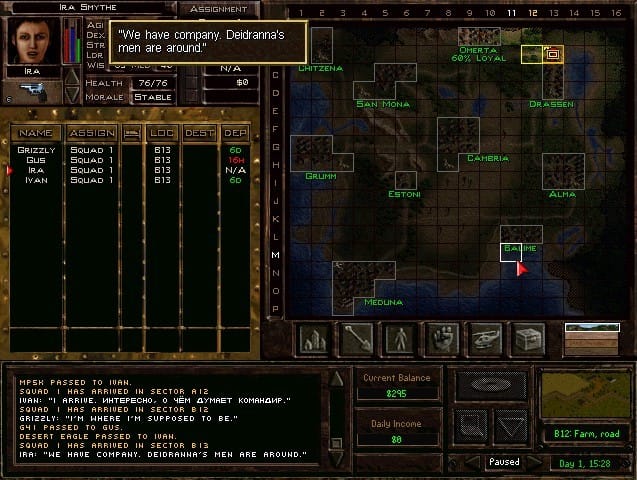Sort roster by the LOC column header
This screenshot has width=637, height=480.
pyautogui.click(x=161, y=132)
